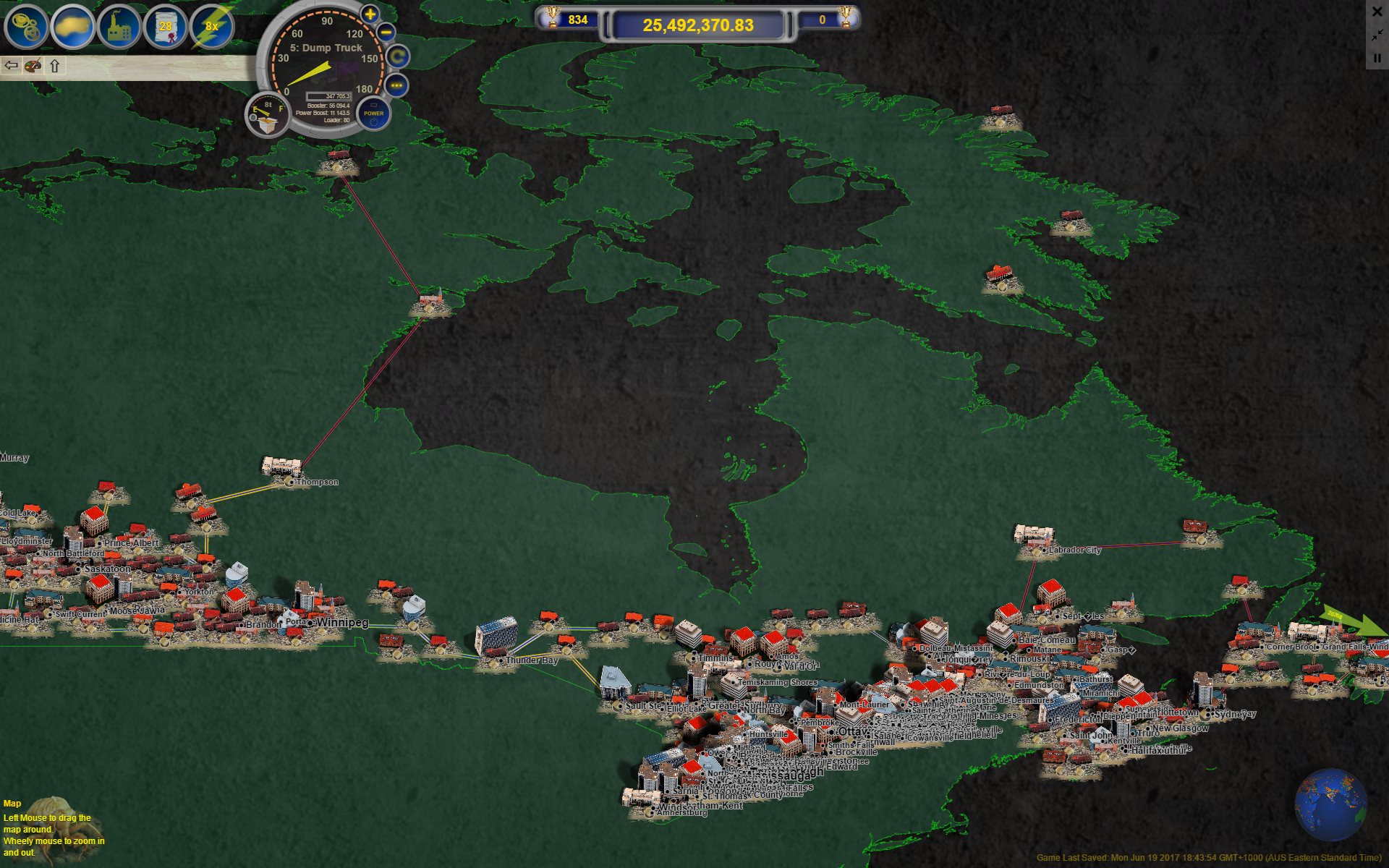Image resolution: width=1389 pixels, height=868 pixels.
Task: Zoom in using the plus button
Action: coord(369,15)
